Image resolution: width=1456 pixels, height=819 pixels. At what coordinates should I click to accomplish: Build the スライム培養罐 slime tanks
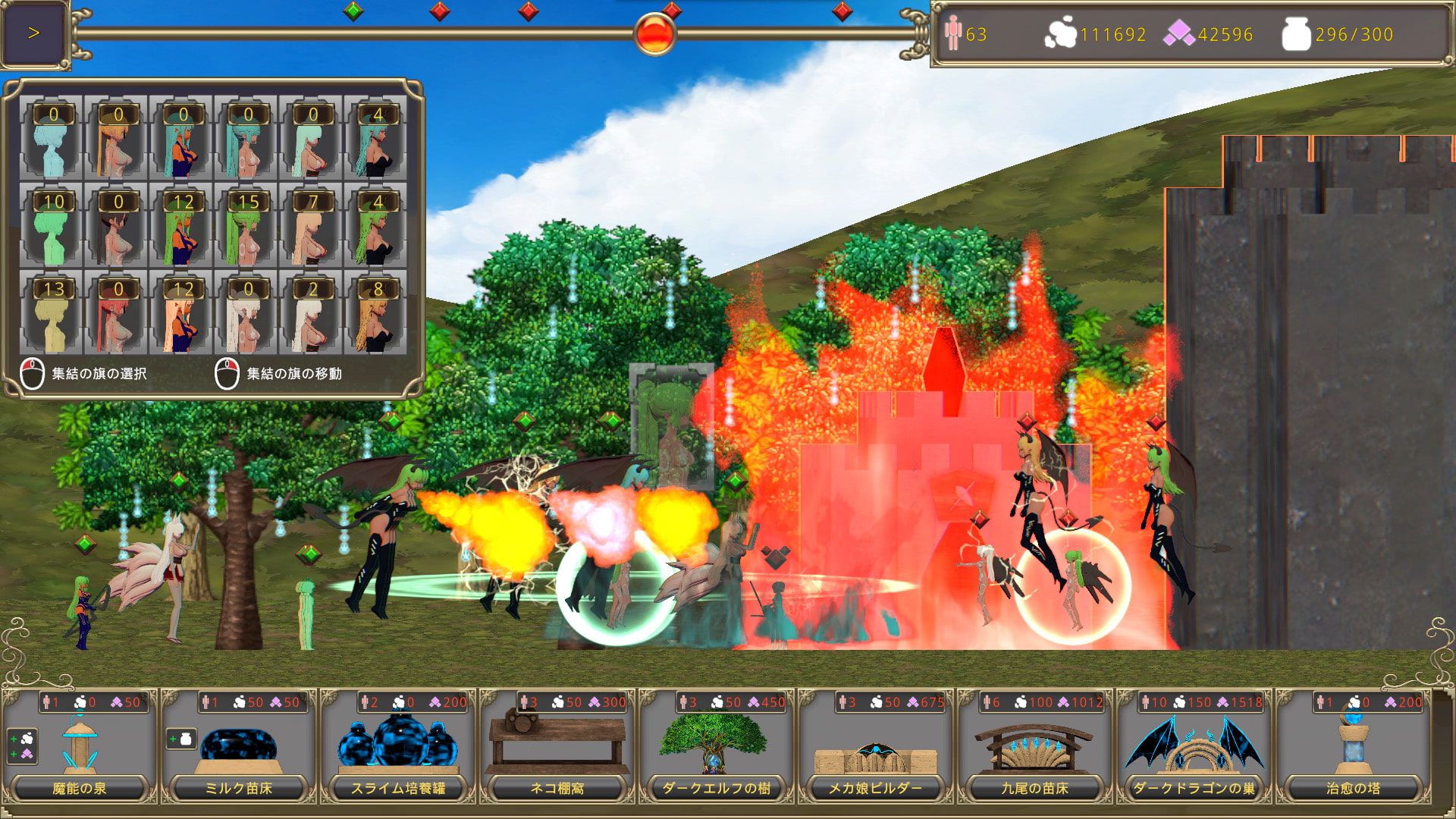coord(398,747)
